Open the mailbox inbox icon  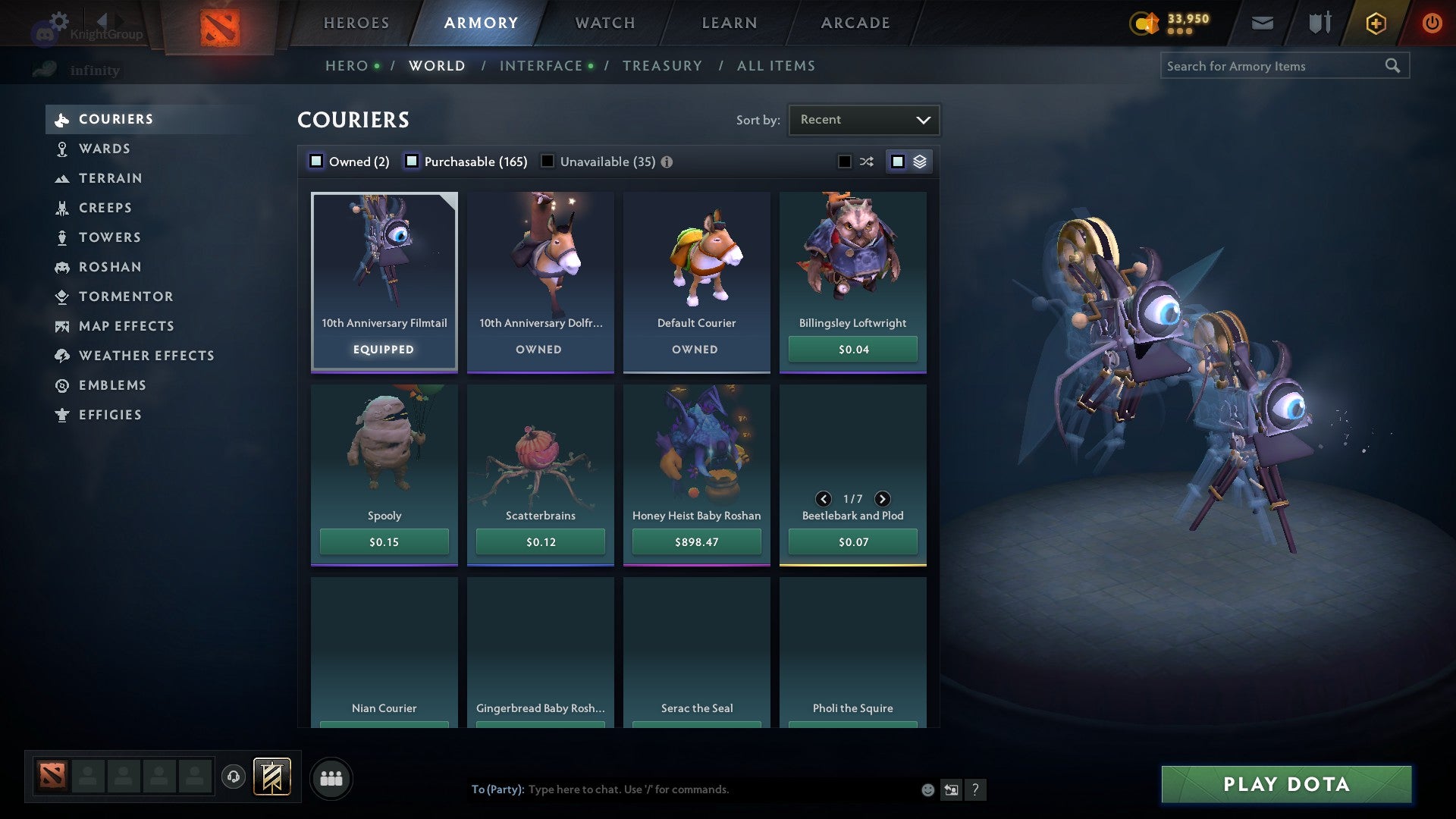coord(1263,23)
